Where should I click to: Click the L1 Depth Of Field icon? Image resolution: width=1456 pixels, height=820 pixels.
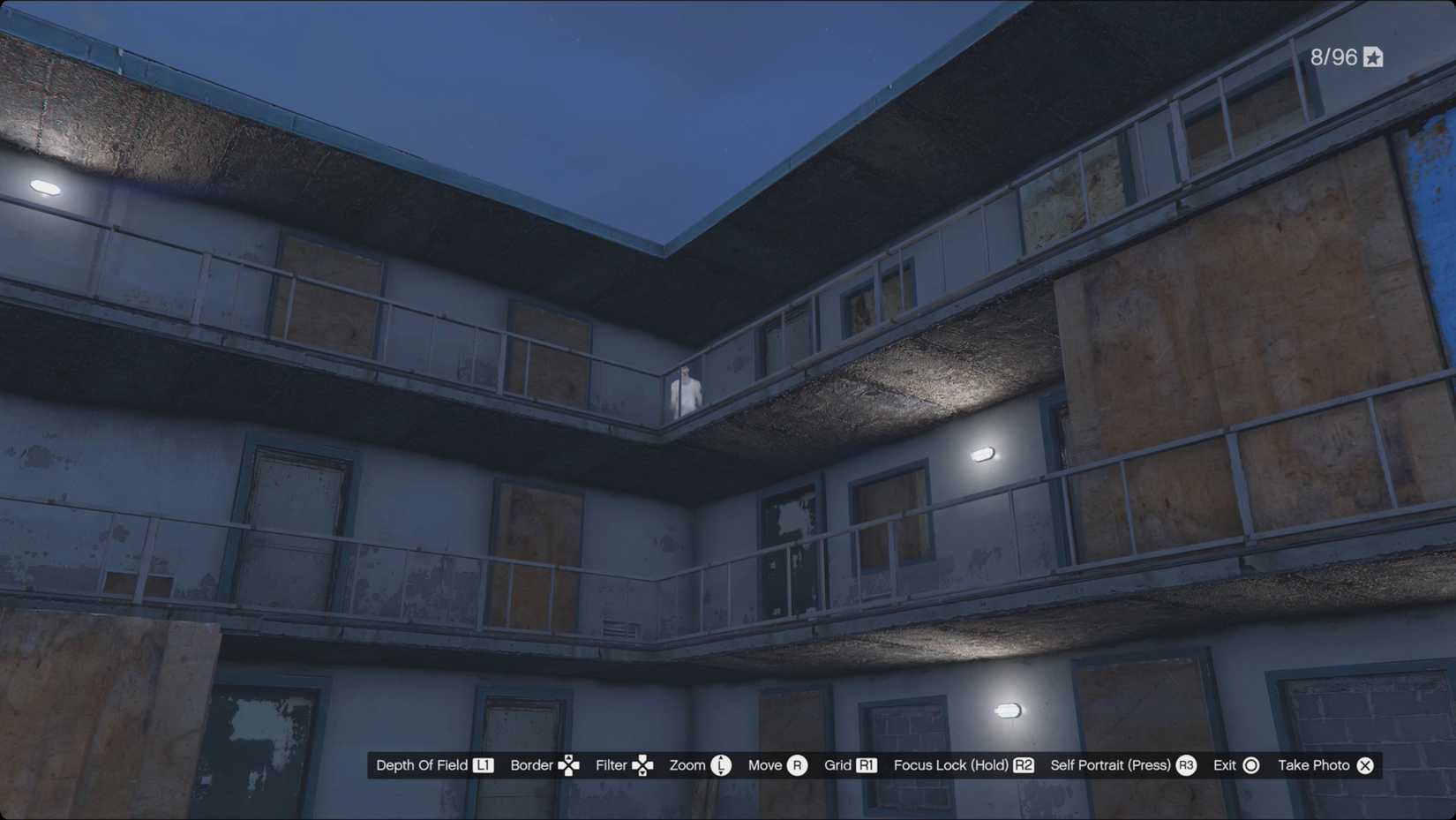(x=484, y=765)
